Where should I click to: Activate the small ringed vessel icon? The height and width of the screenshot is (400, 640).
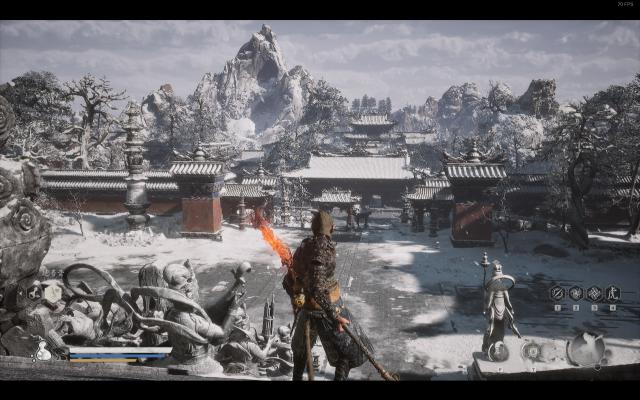[x=532, y=350]
